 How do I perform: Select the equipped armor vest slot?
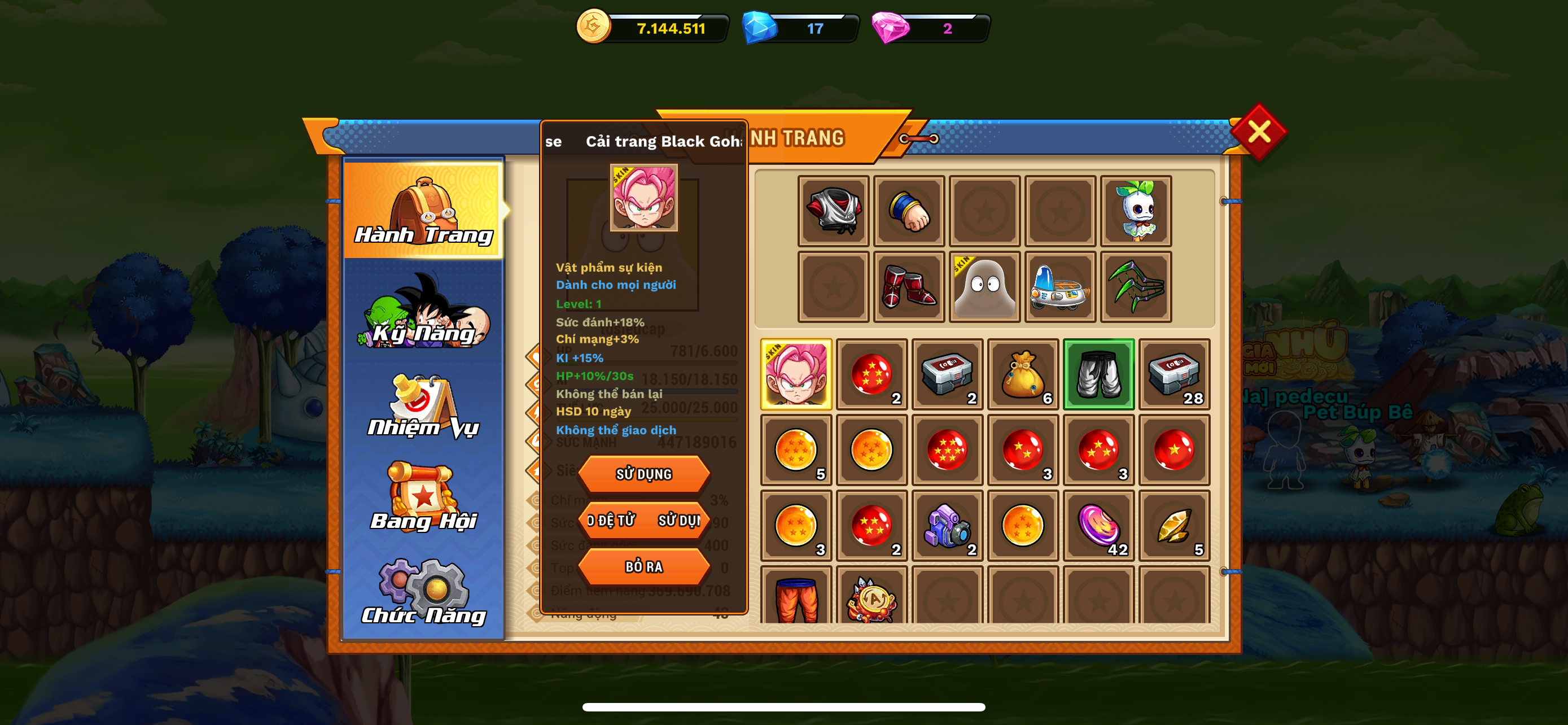(x=833, y=211)
